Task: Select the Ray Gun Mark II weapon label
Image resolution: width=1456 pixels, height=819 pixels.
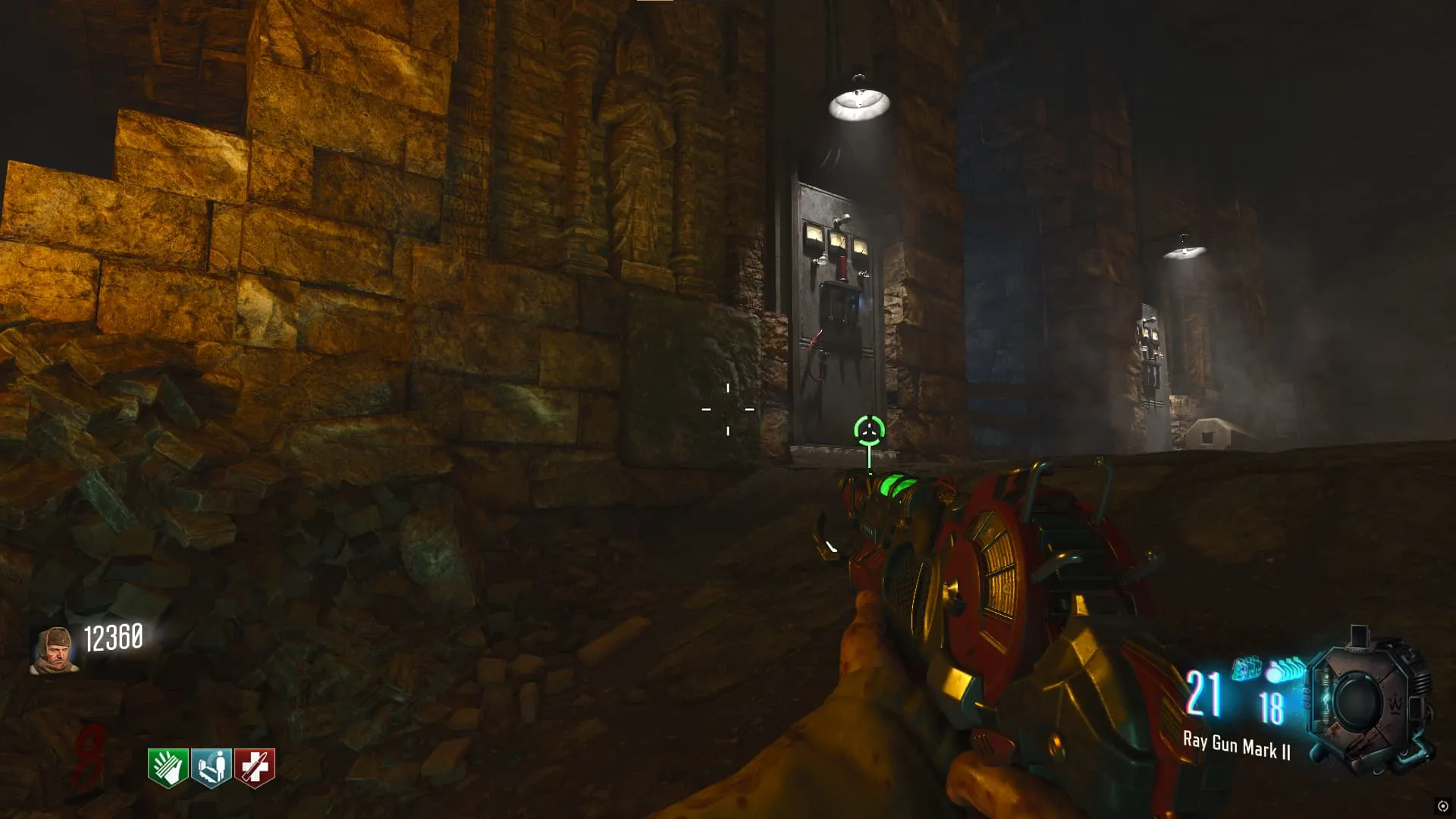Action: tap(1236, 746)
